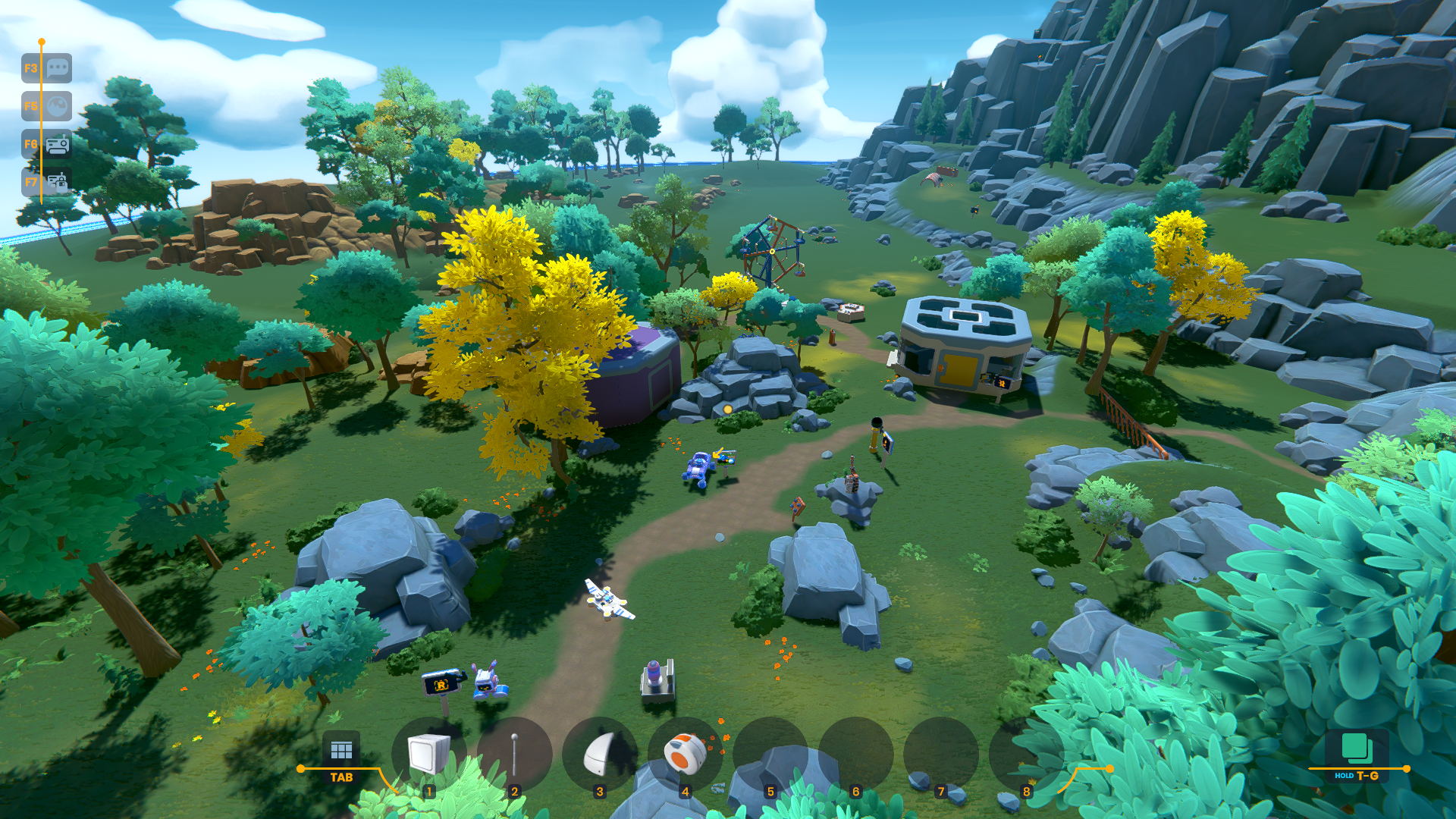
Task: Open the landscape photo mode icon
Action: (x=57, y=106)
